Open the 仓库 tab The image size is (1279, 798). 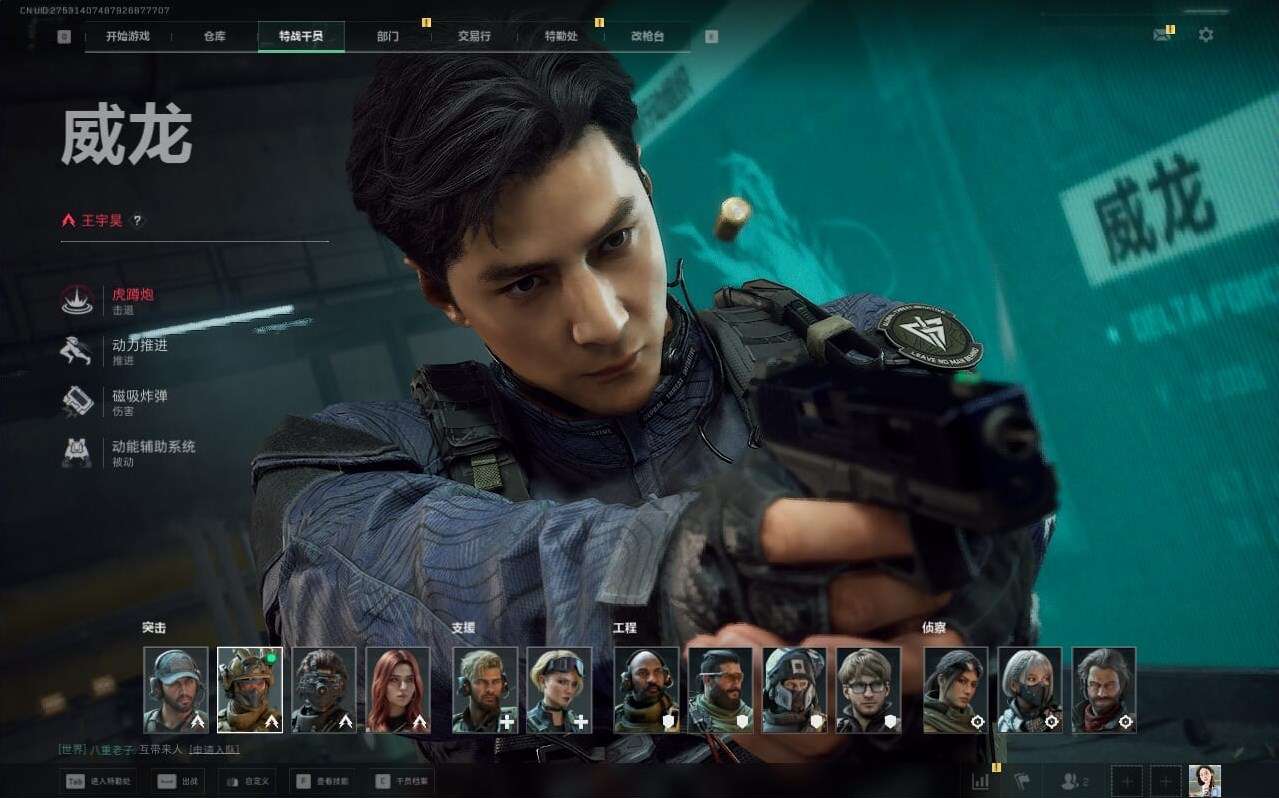pyautogui.click(x=214, y=36)
